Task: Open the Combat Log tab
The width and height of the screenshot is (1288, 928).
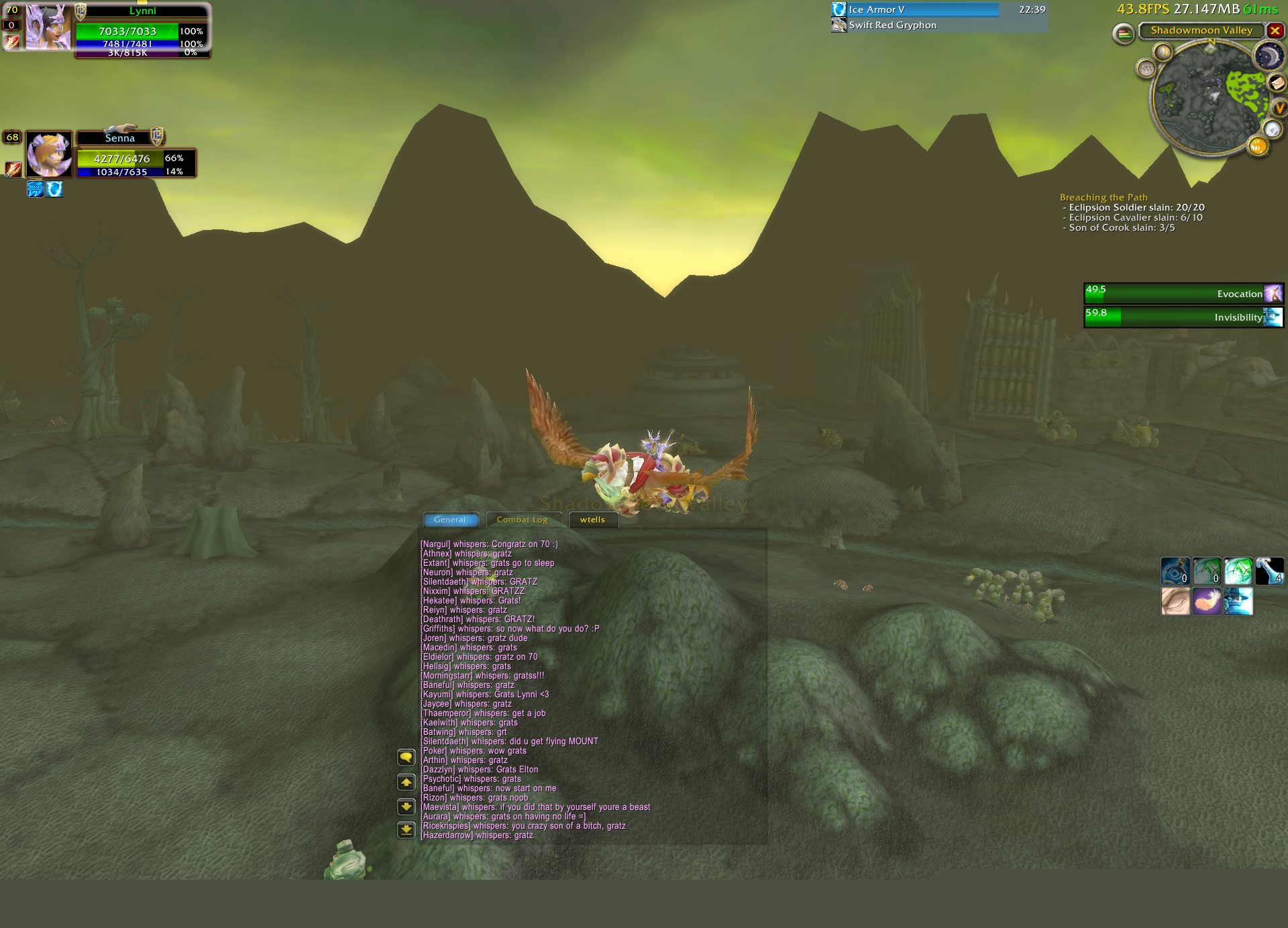Action: click(522, 520)
